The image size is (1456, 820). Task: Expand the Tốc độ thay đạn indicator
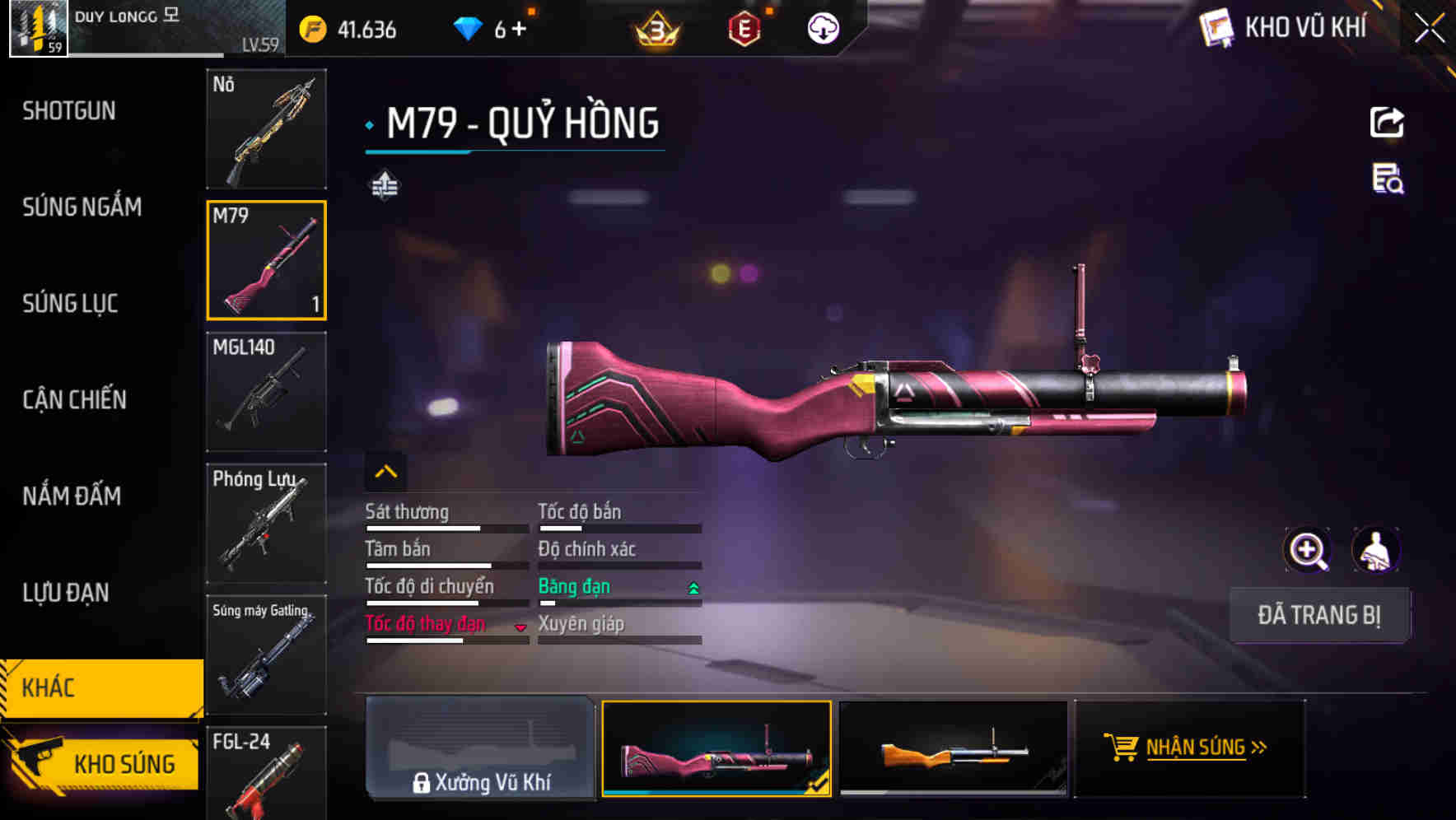pyautogui.click(x=520, y=627)
